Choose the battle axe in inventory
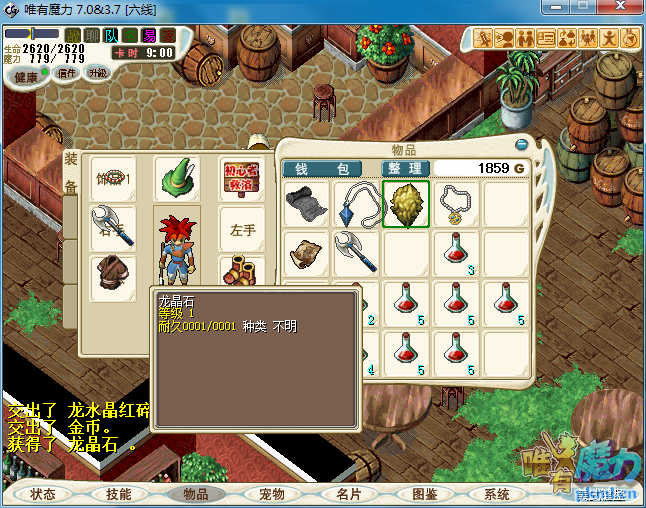646x508 pixels. [356, 251]
